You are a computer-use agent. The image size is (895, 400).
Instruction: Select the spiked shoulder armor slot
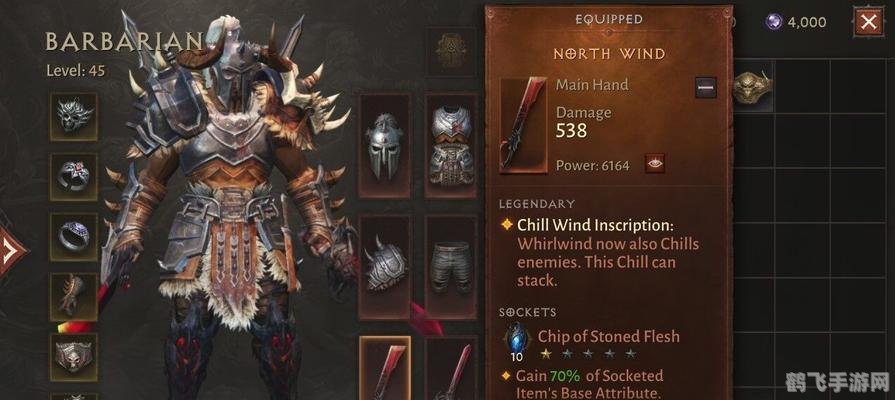tap(384, 266)
